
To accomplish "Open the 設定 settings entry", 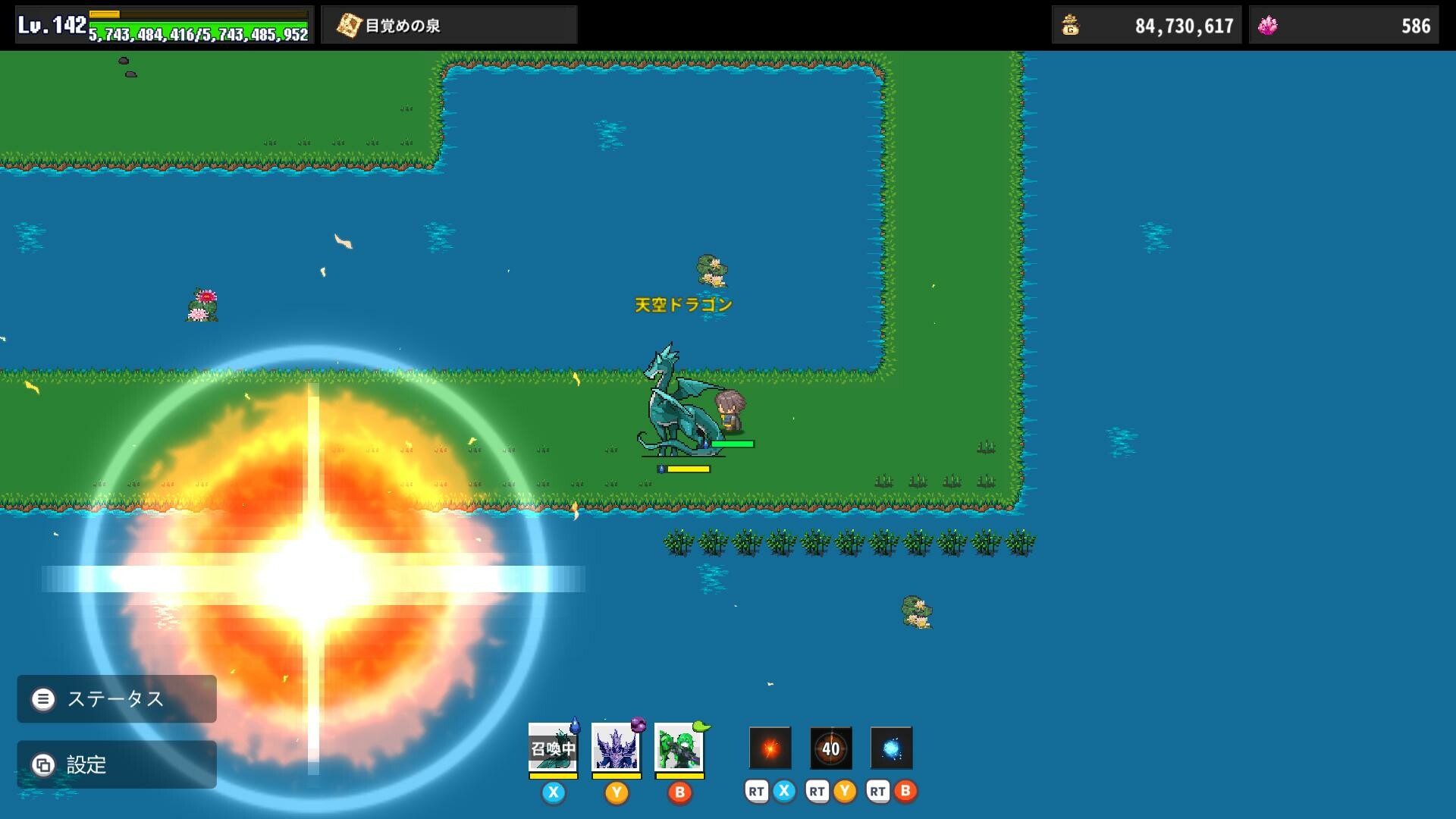I will pyautogui.click(x=43, y=764).
